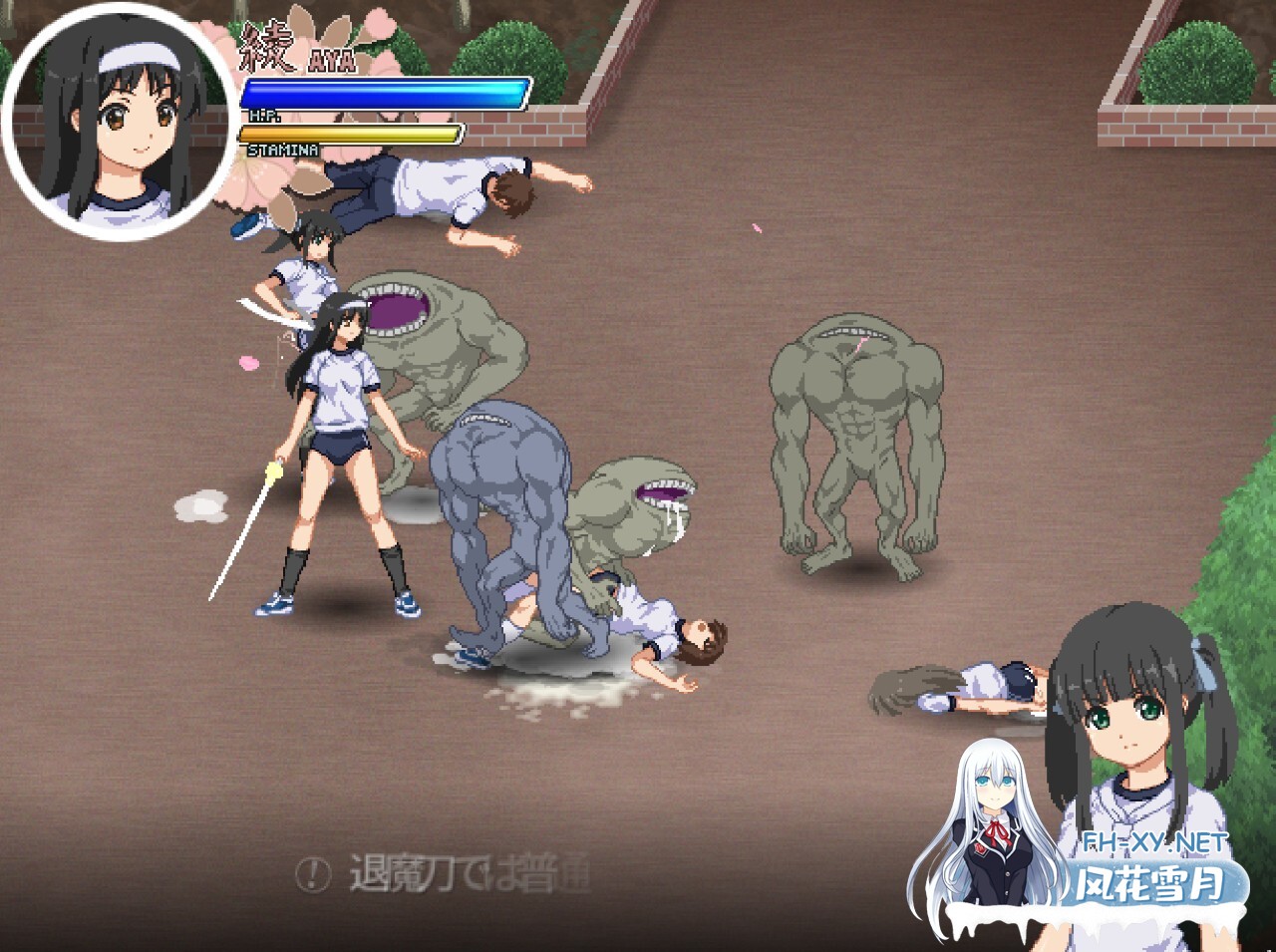Click the yellow Stamina bar

(349, 132)
